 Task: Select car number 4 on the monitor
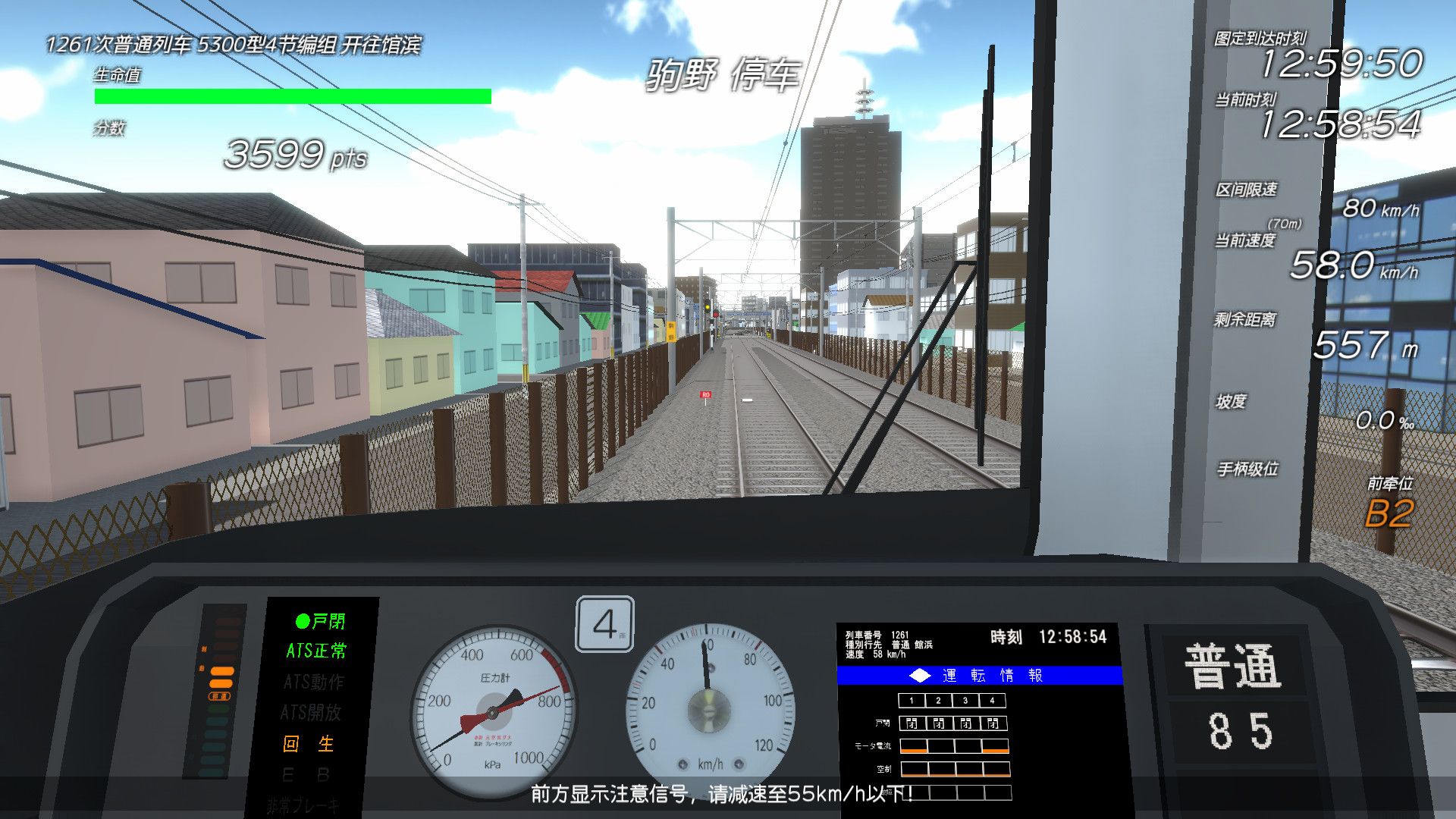point(991,701)
